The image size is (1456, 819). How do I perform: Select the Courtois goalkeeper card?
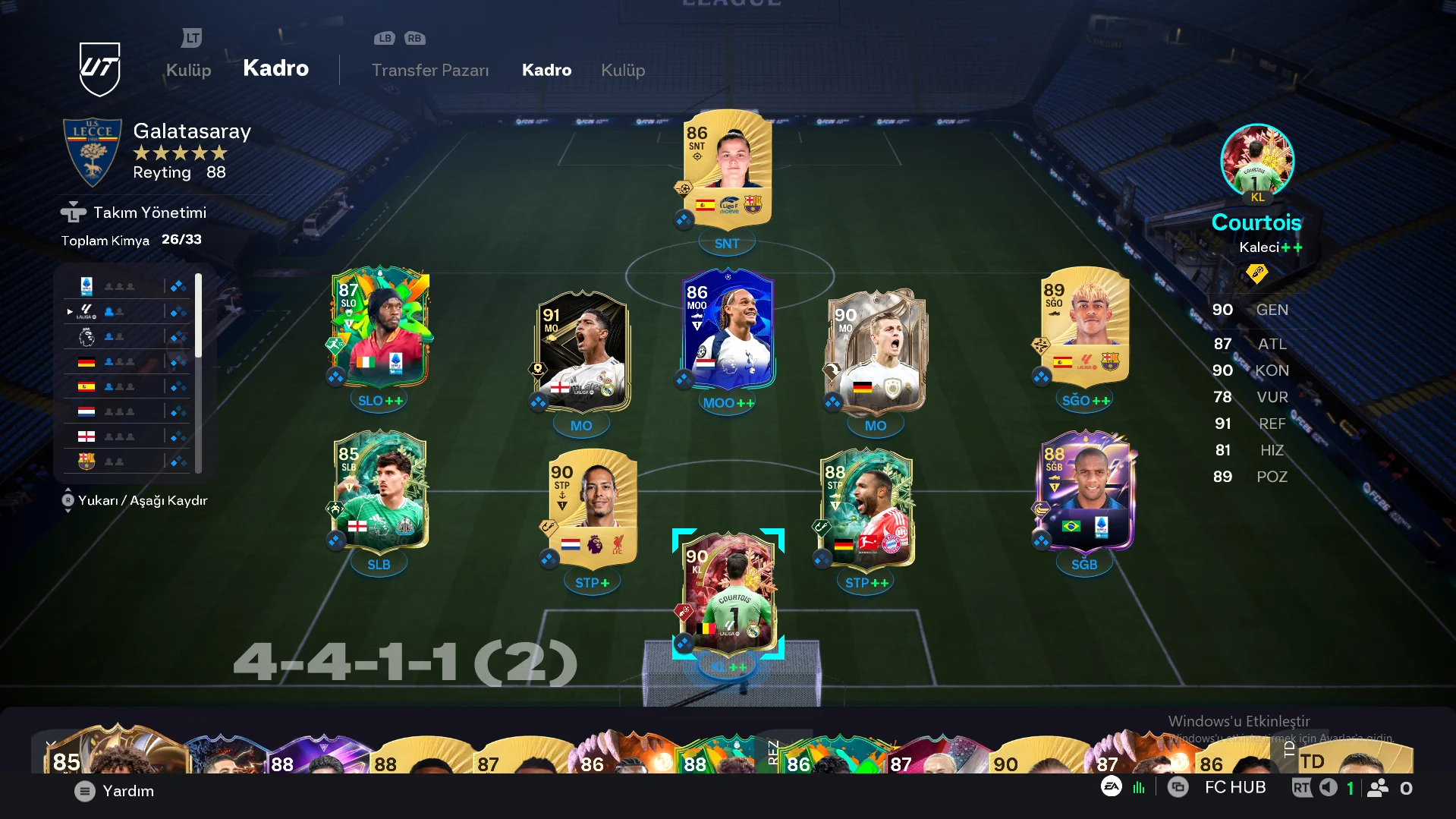pyautogui.click(x=728, y=592)
